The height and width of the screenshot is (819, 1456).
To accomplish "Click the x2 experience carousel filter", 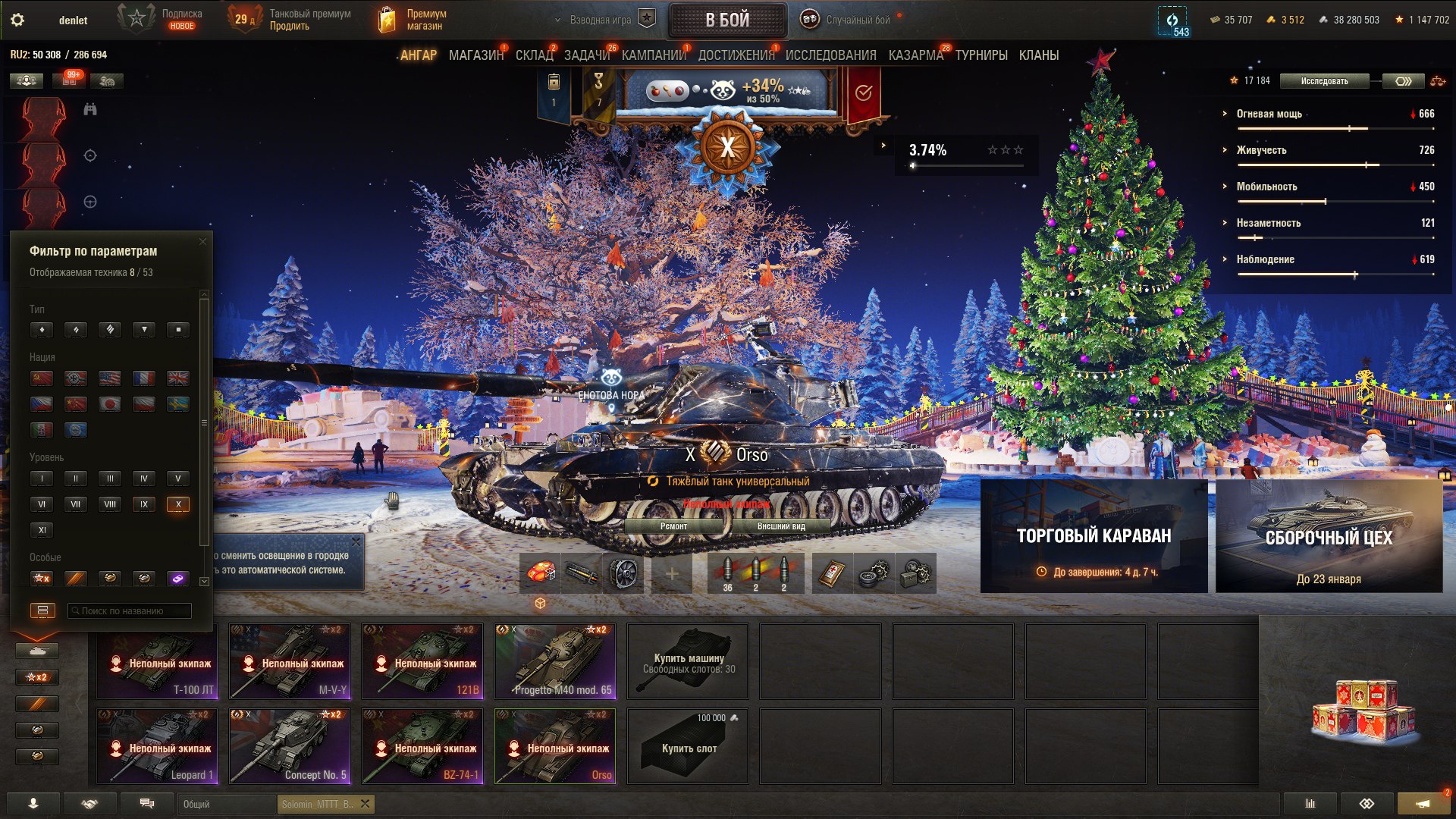I will click(x=36, y=677).
